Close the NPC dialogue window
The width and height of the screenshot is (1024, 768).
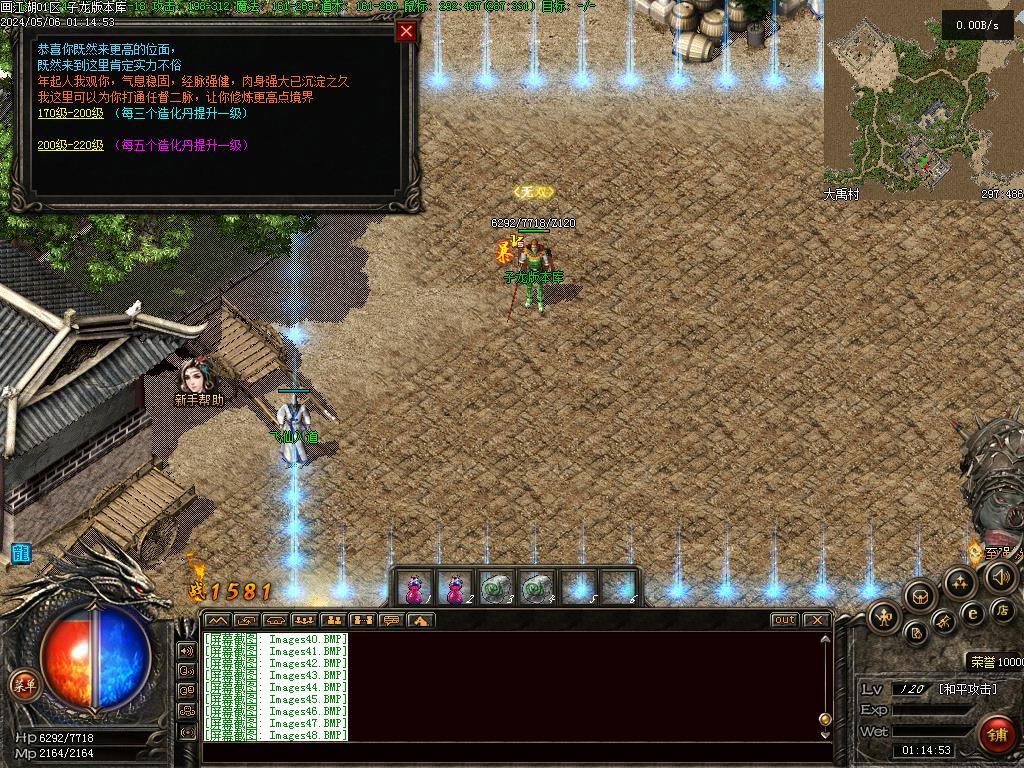tap(406, 32)
